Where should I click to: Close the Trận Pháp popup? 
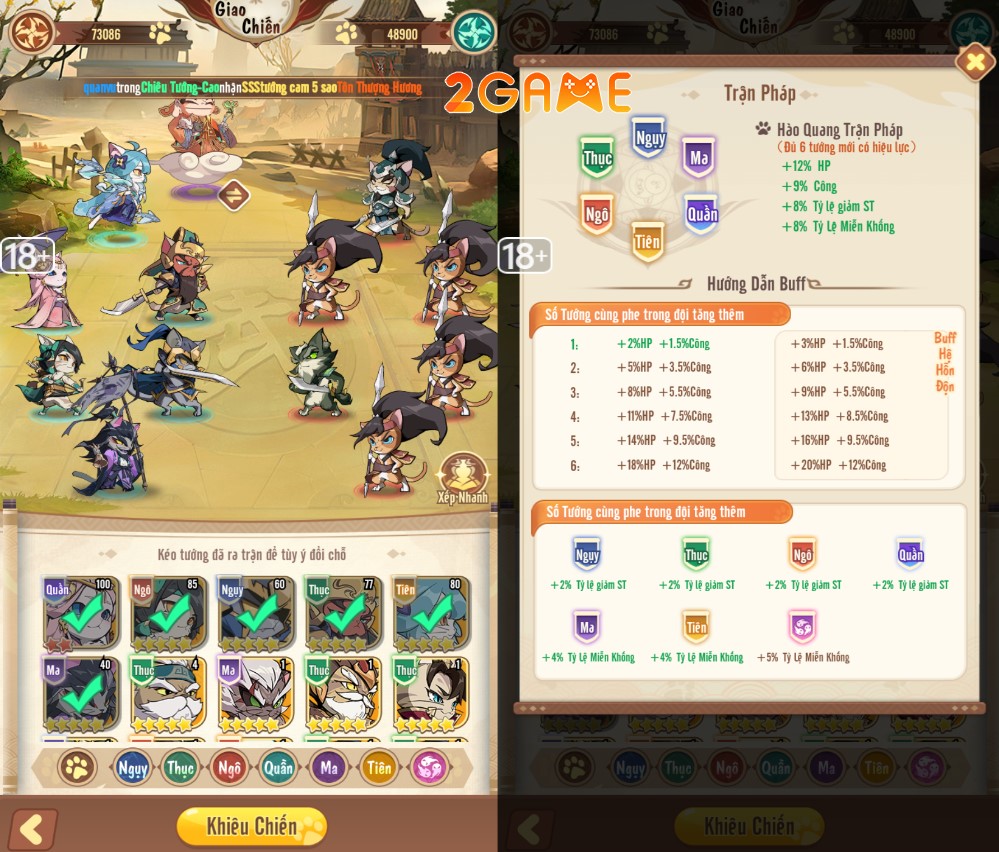coord(973,62)
